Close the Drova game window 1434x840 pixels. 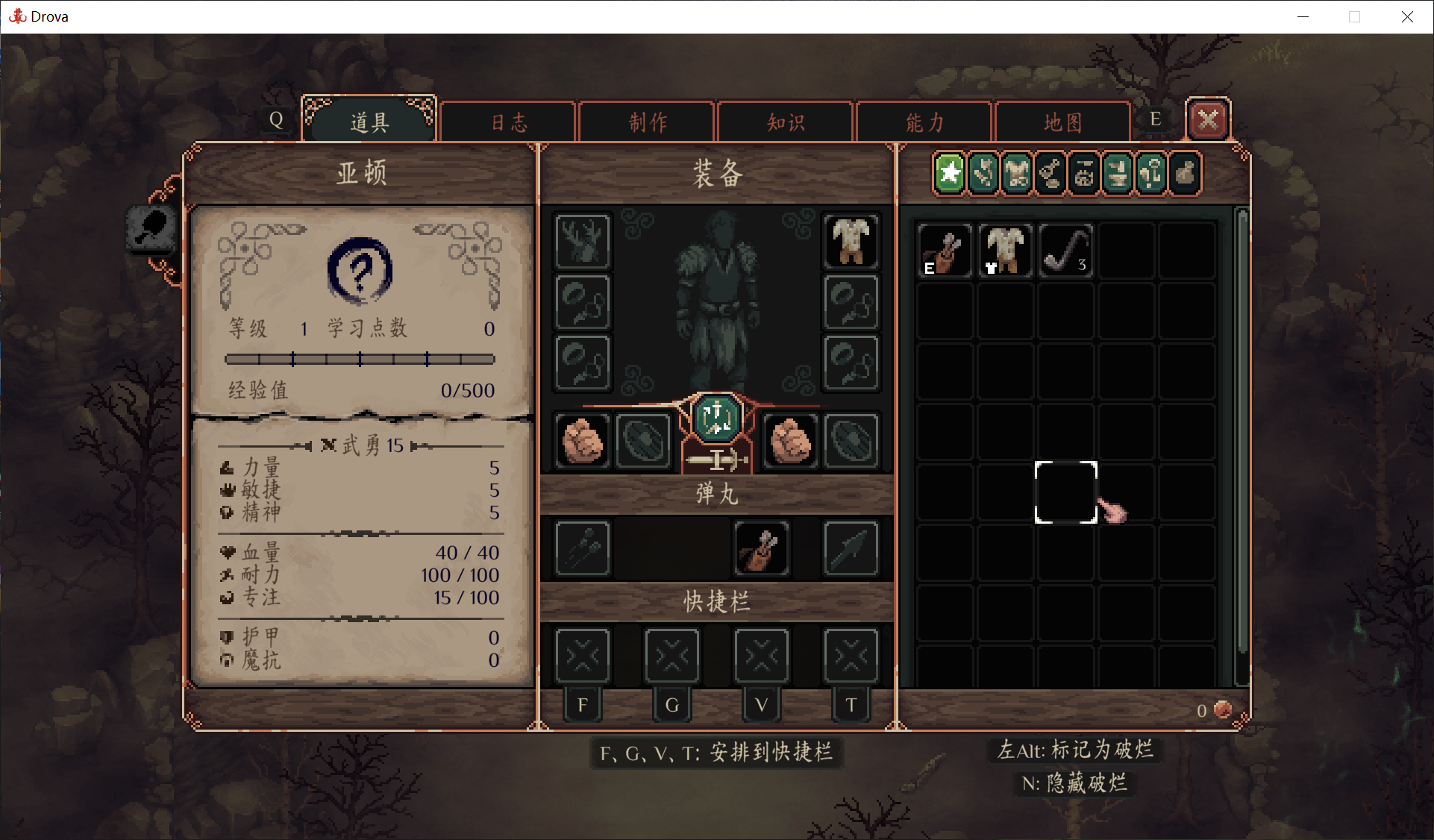coord(1407,16)
